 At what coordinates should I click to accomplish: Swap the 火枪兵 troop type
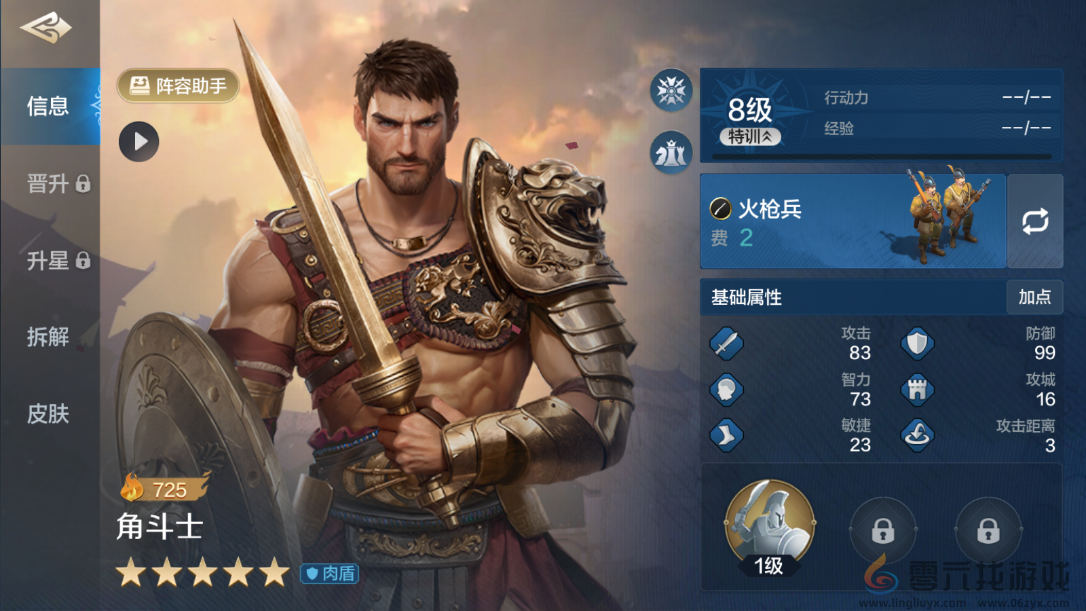coord(1035,220)
